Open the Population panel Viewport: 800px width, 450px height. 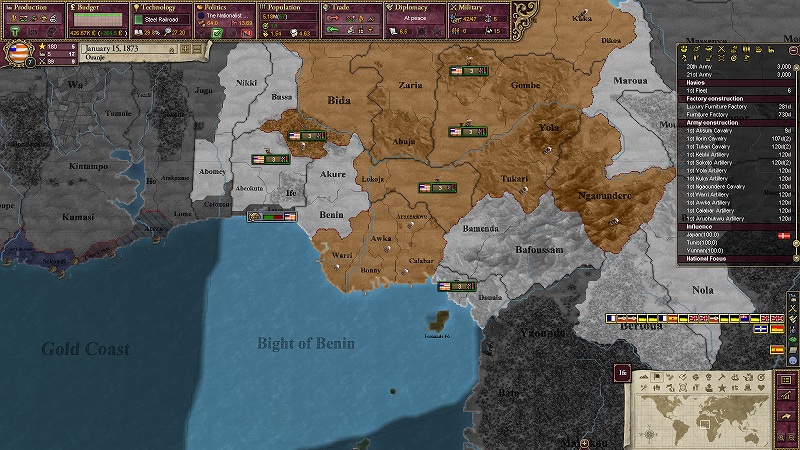[288, 7]
